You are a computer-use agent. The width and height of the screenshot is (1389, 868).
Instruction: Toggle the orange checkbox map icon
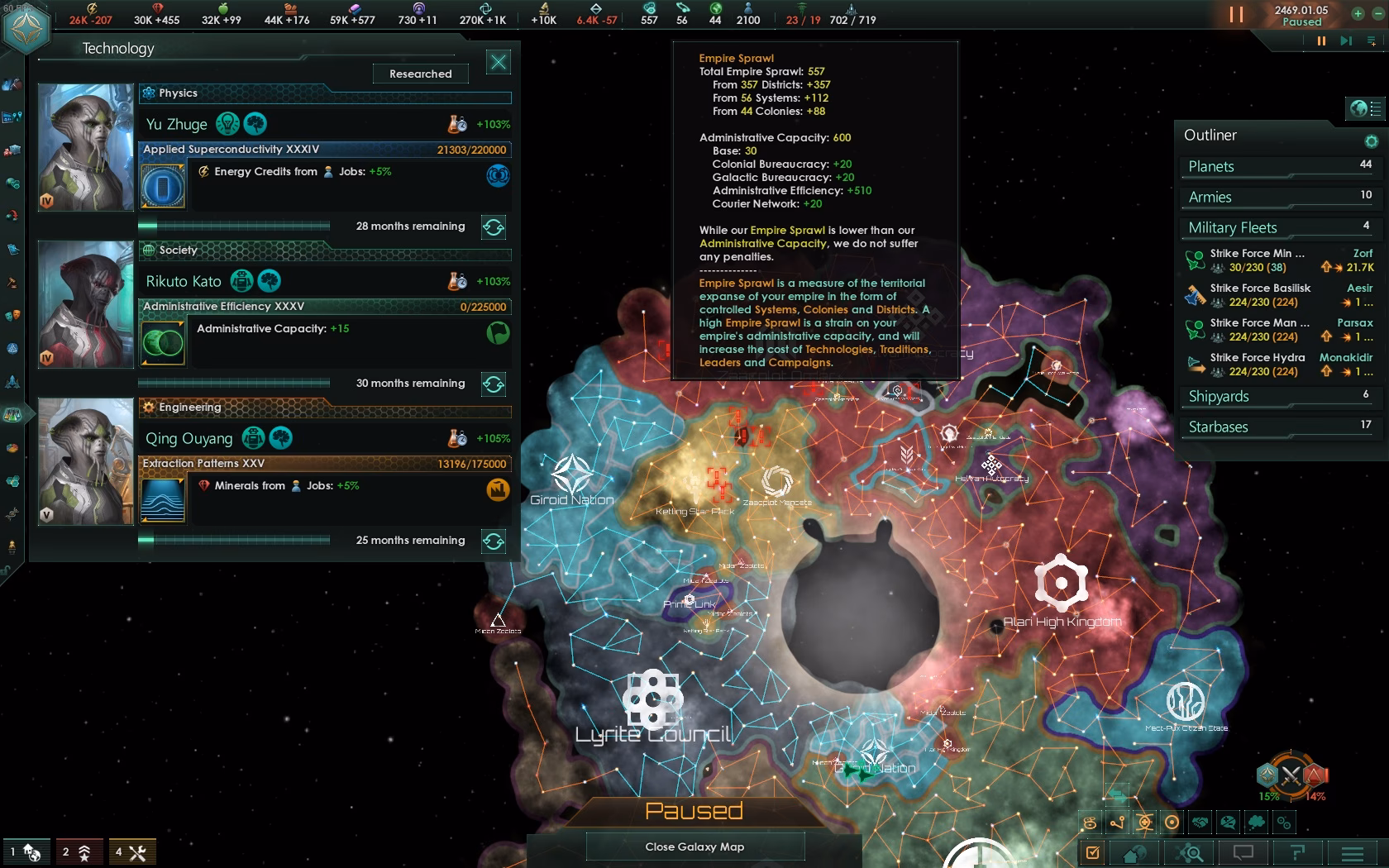pyautogui.click(x=1093, y=853)
